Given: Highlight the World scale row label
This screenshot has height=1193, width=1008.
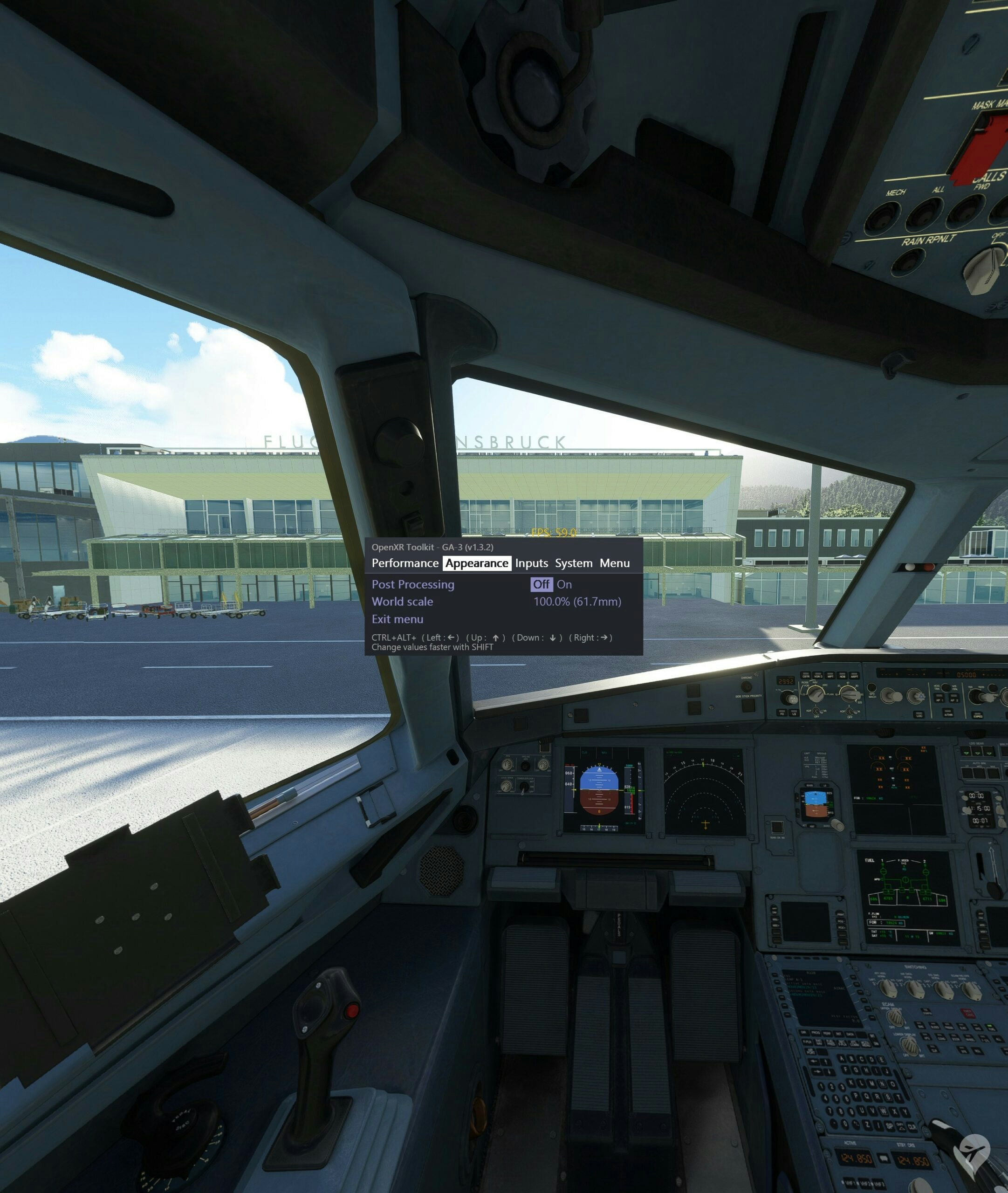Looking at the screenshot, I should 402,602.
